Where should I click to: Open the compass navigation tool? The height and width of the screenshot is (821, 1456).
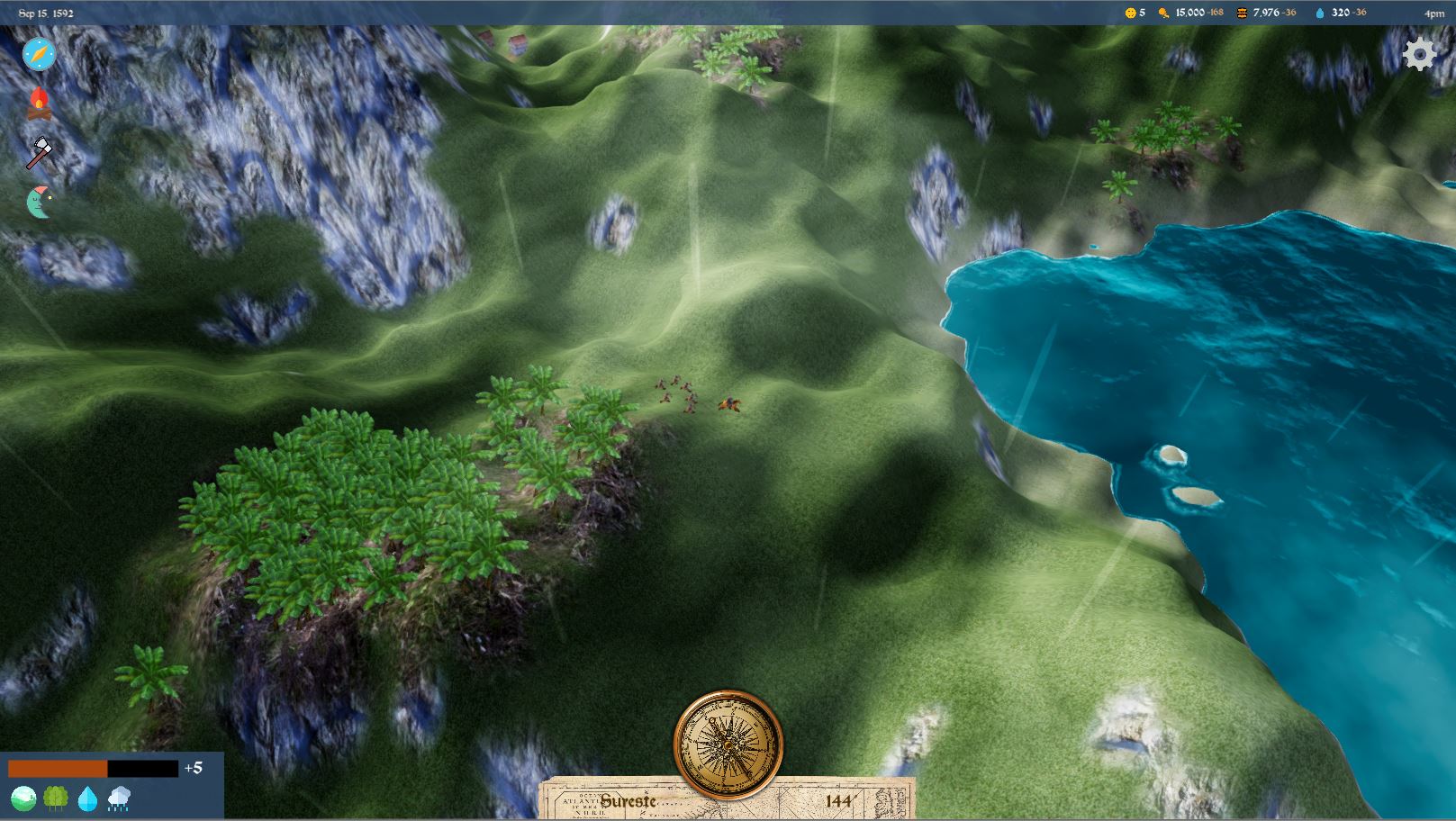[x=38, y=54]
